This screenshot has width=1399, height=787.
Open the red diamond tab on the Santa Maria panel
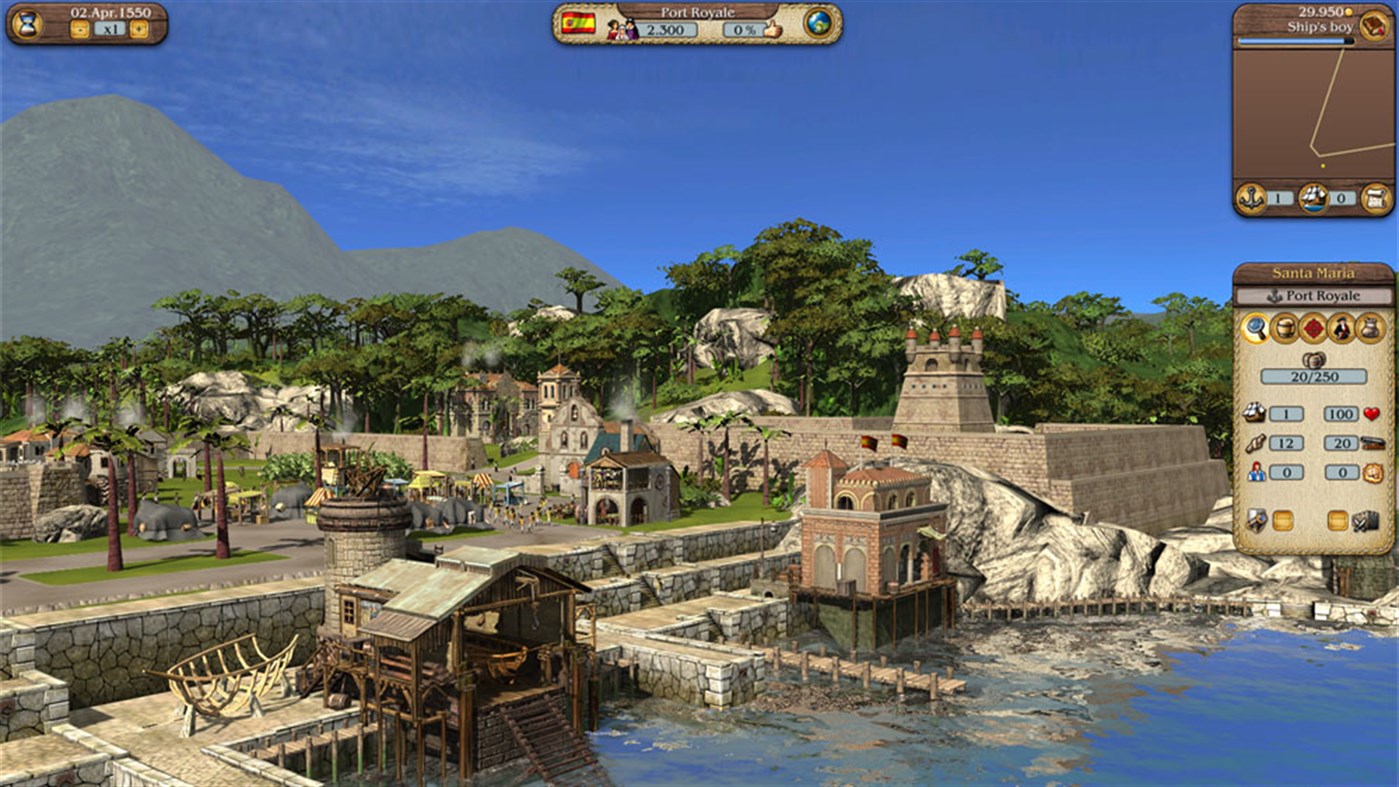(x=1313, y=327)
